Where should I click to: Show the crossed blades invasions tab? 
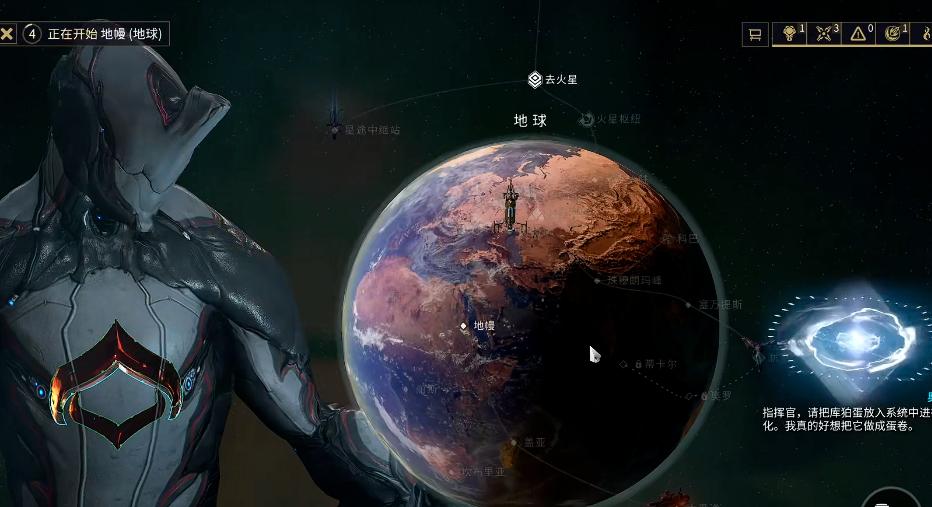(825, 34)
